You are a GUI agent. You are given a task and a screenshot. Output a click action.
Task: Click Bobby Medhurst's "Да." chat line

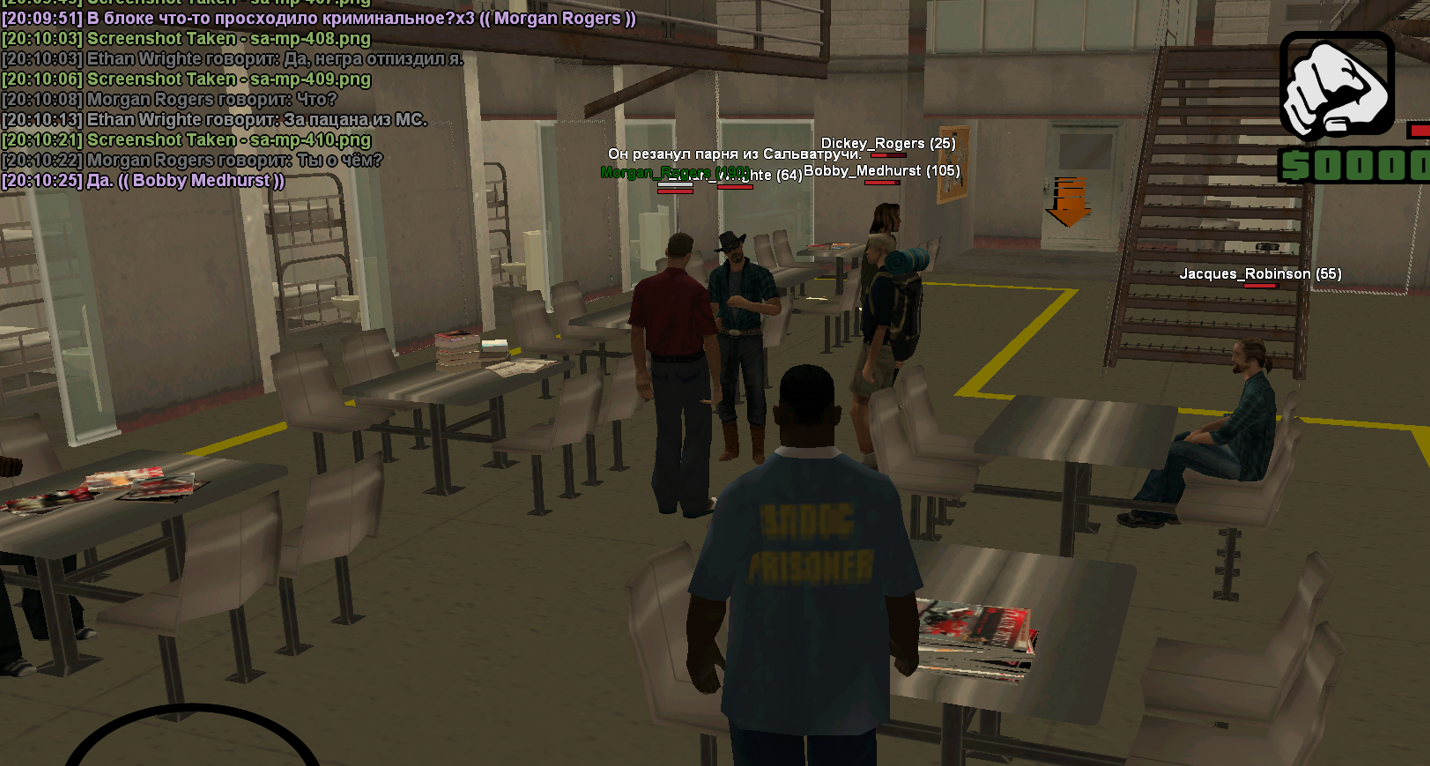pyautogui.click(x=143, y=181)
